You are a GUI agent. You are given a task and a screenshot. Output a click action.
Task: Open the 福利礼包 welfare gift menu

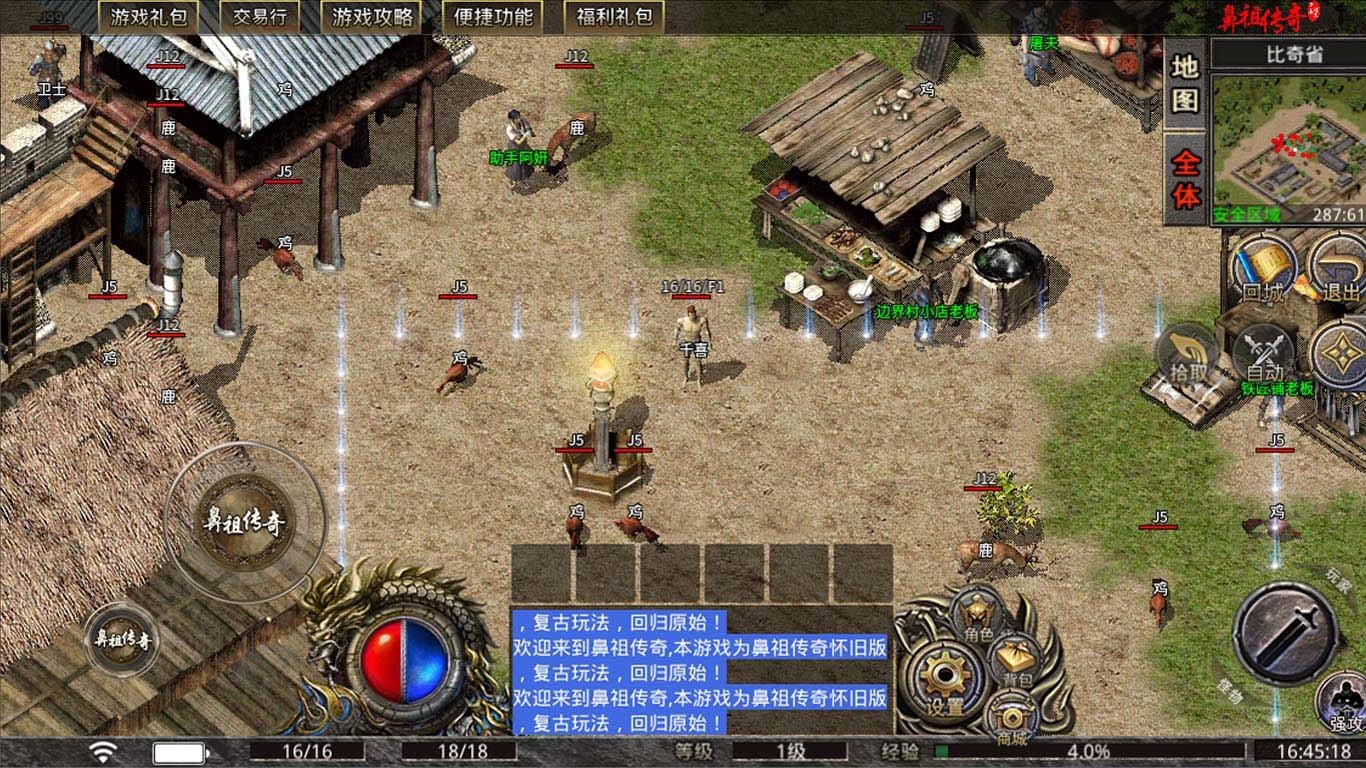pos(614,17)
